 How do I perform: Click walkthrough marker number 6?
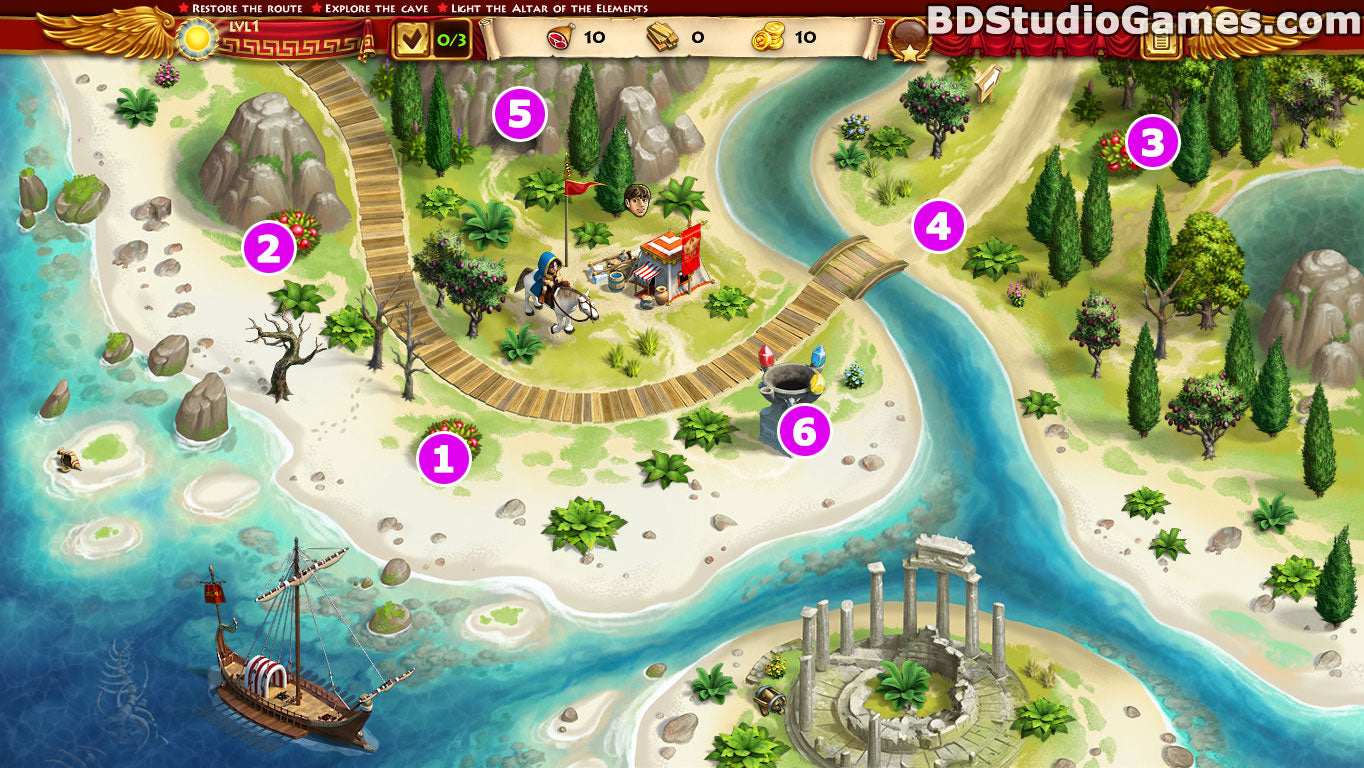pos(805,431)
